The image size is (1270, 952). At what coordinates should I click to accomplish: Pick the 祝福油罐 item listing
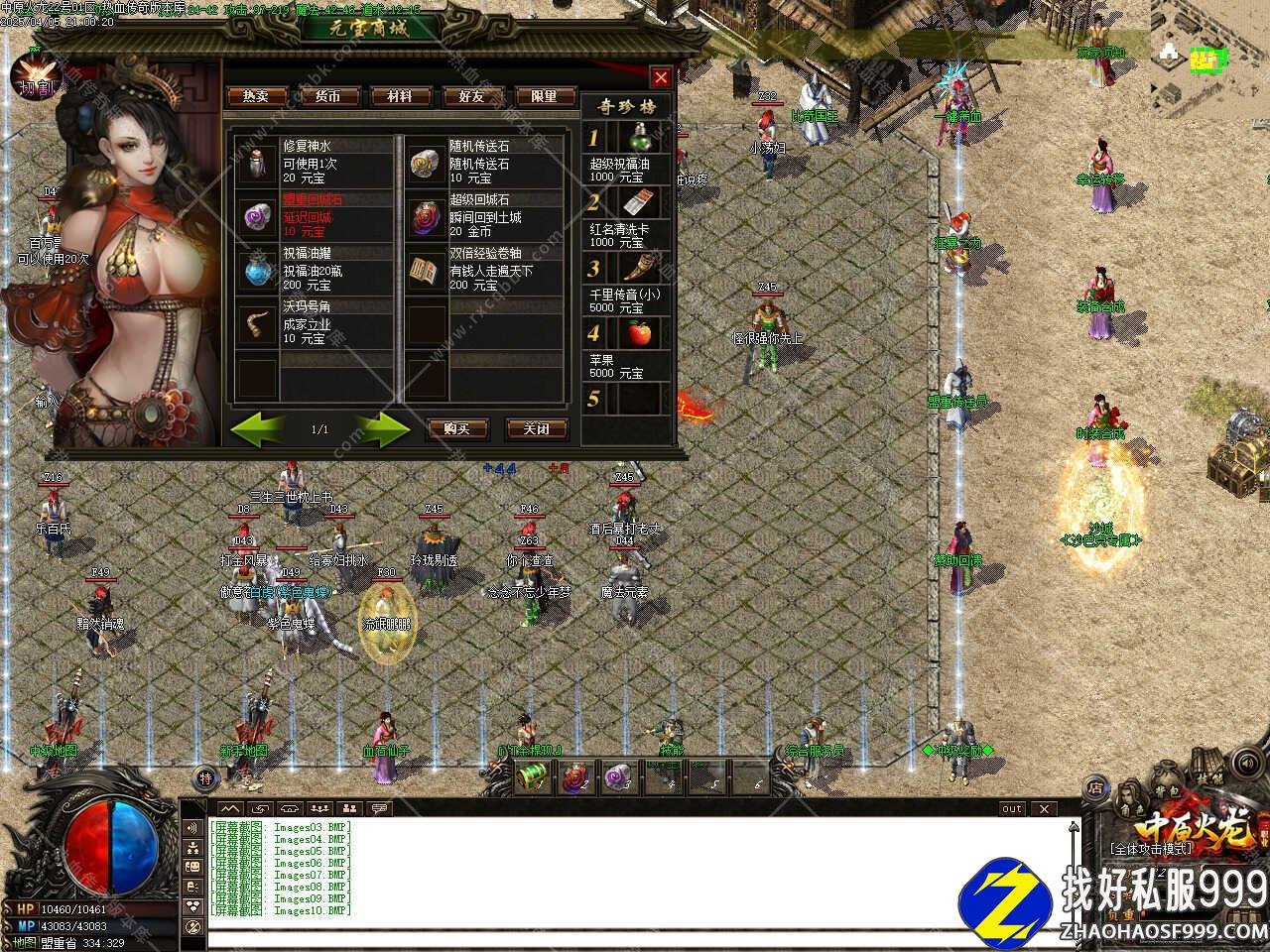[x=316, y=270]
